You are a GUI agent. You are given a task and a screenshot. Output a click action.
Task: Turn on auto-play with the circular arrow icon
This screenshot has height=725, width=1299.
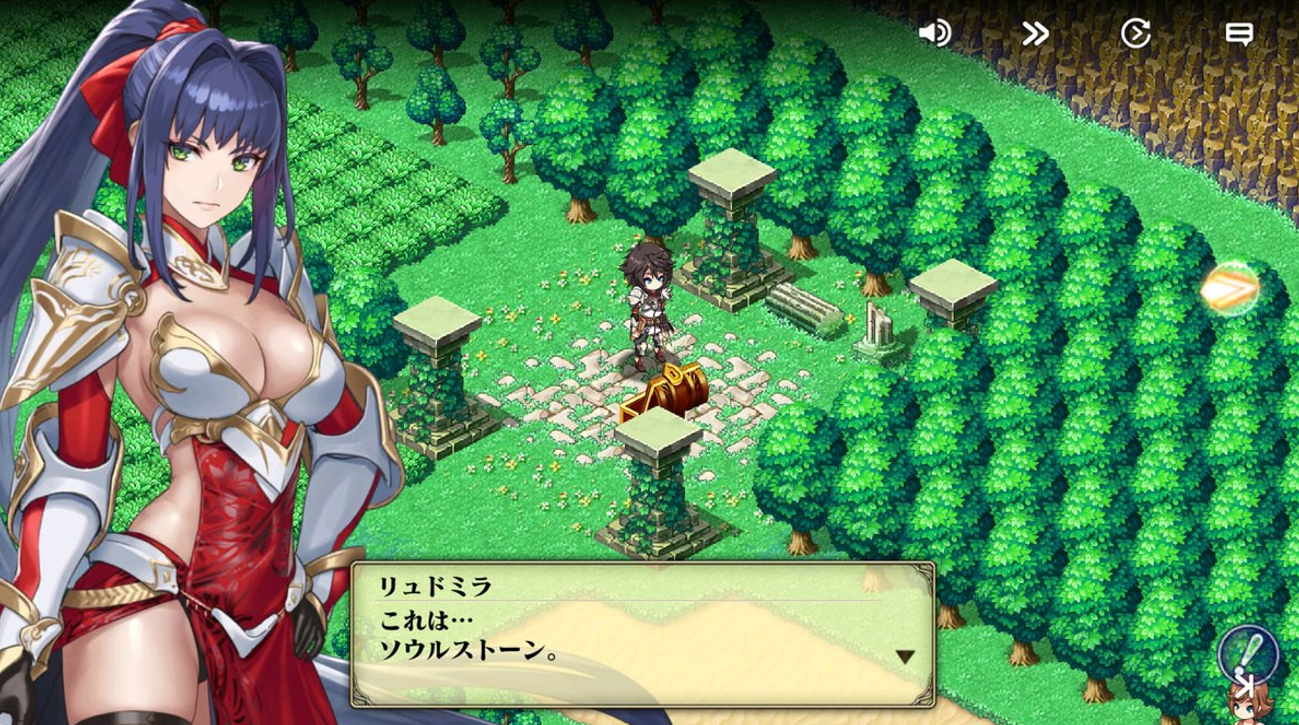[x=1135, y=33]
